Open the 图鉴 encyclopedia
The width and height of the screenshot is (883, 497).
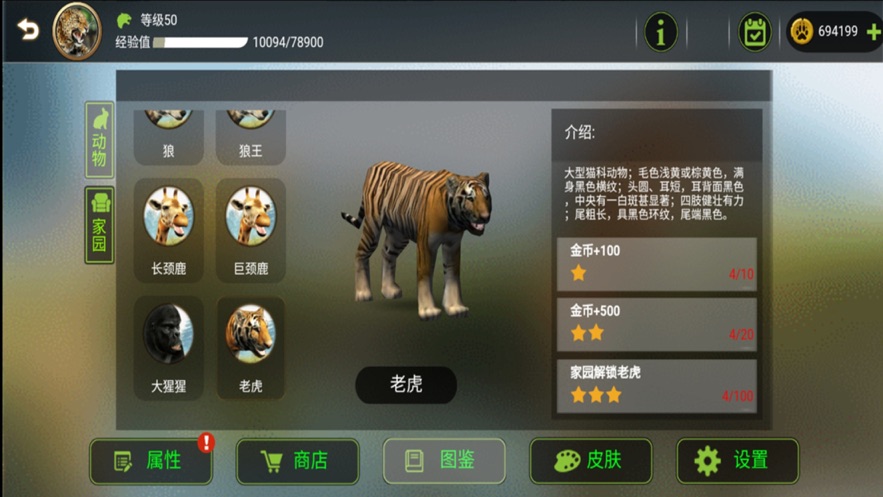pyautogui.click(x=444, y=461)
